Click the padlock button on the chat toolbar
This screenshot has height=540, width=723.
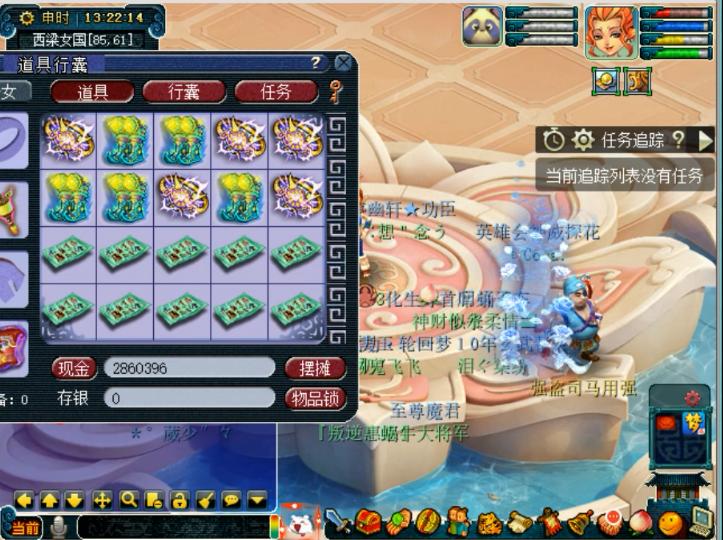(x=180, y=499)
